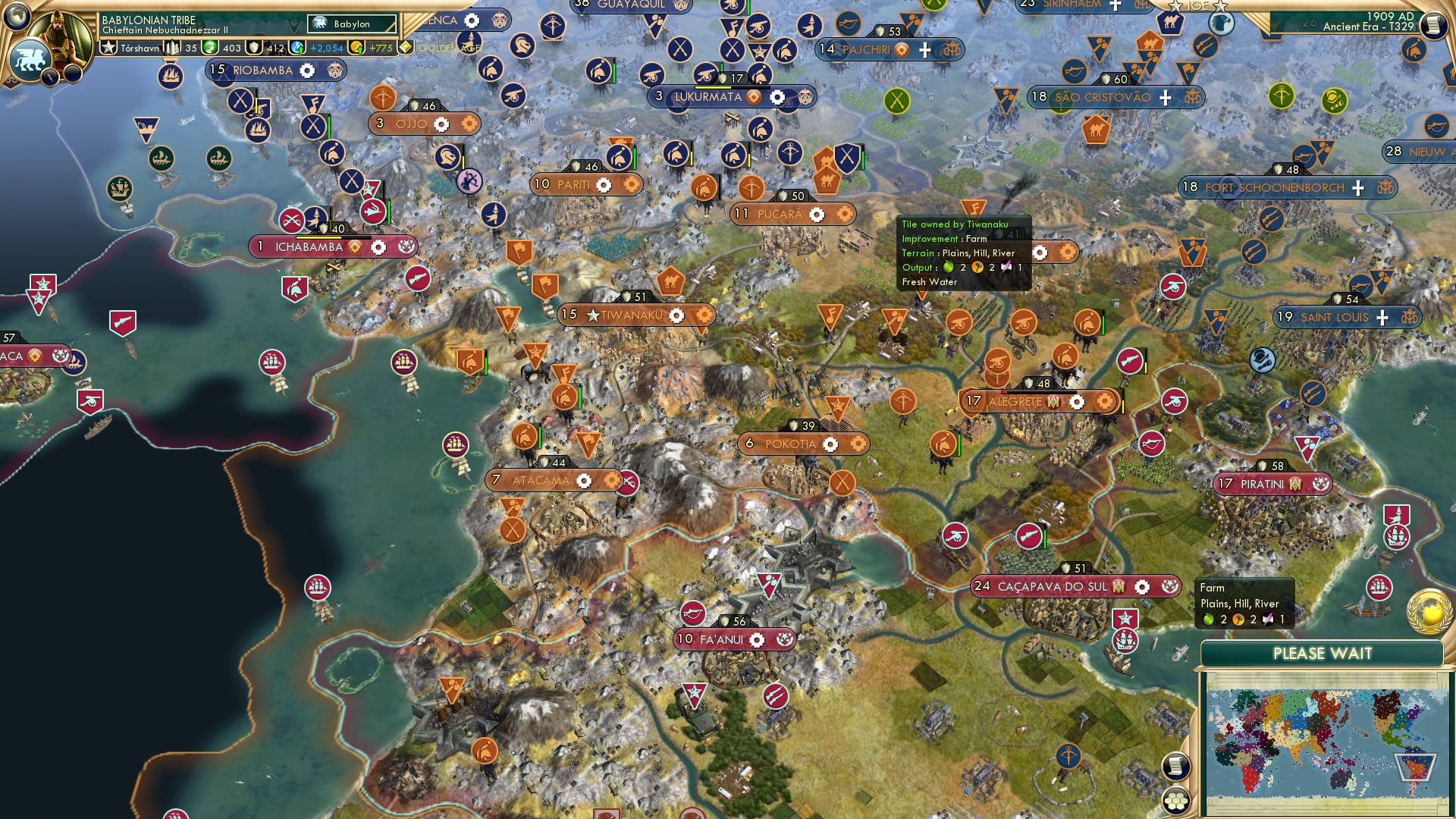Click Tiwanaku's population number 15

[568, 313]
